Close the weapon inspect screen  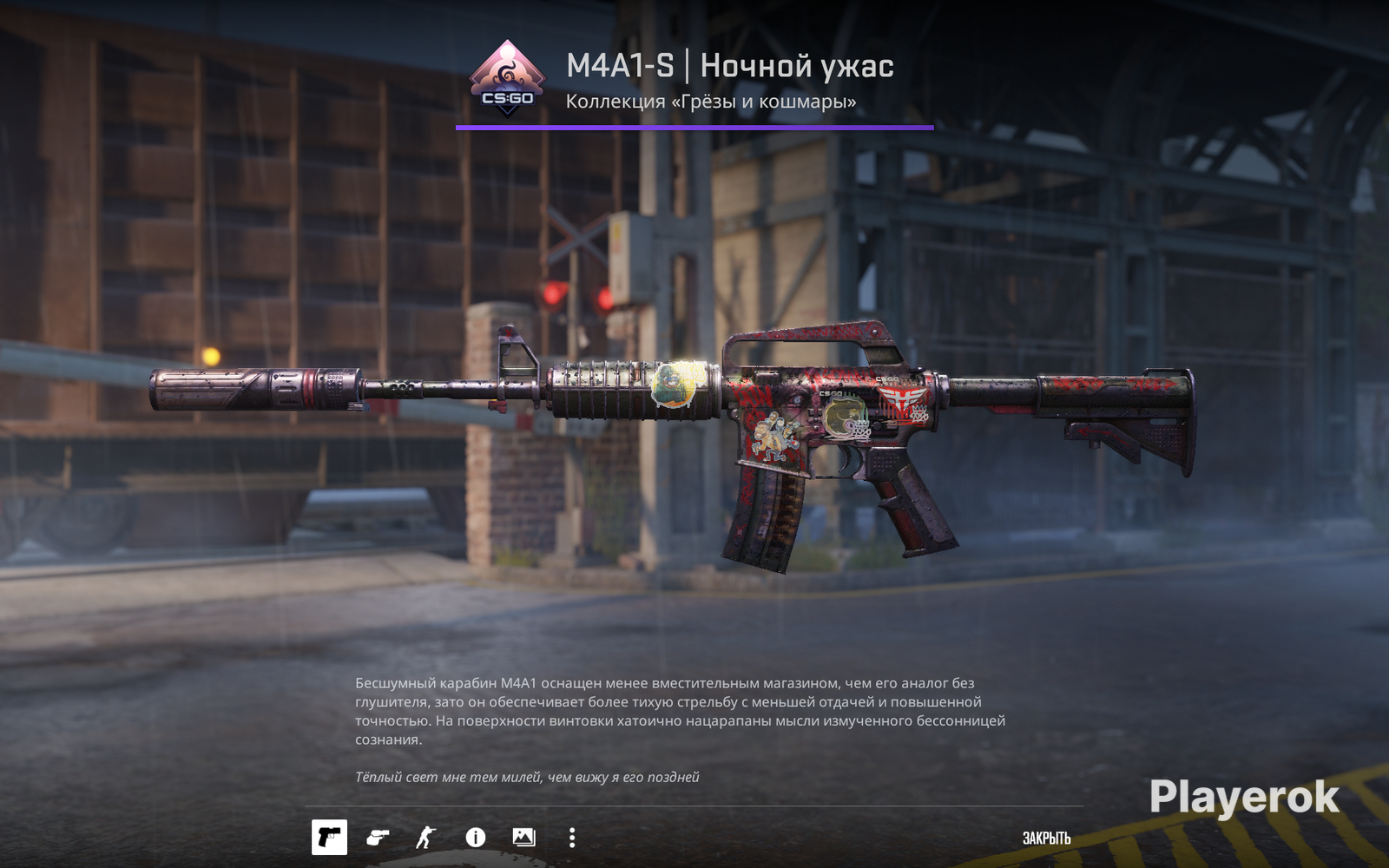coord(1046,838)
